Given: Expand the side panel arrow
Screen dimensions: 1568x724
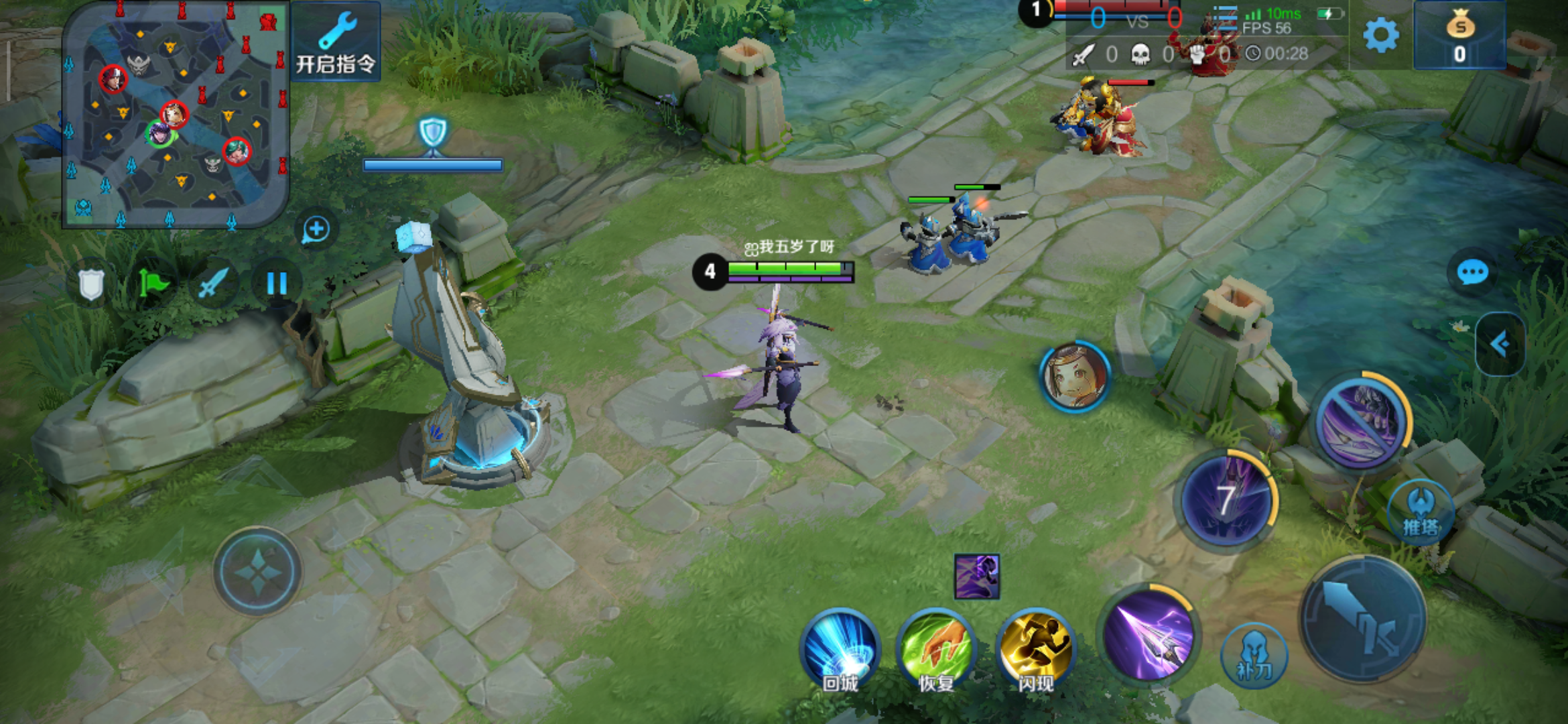Looking at the screenshot, I should [1500, 345].
